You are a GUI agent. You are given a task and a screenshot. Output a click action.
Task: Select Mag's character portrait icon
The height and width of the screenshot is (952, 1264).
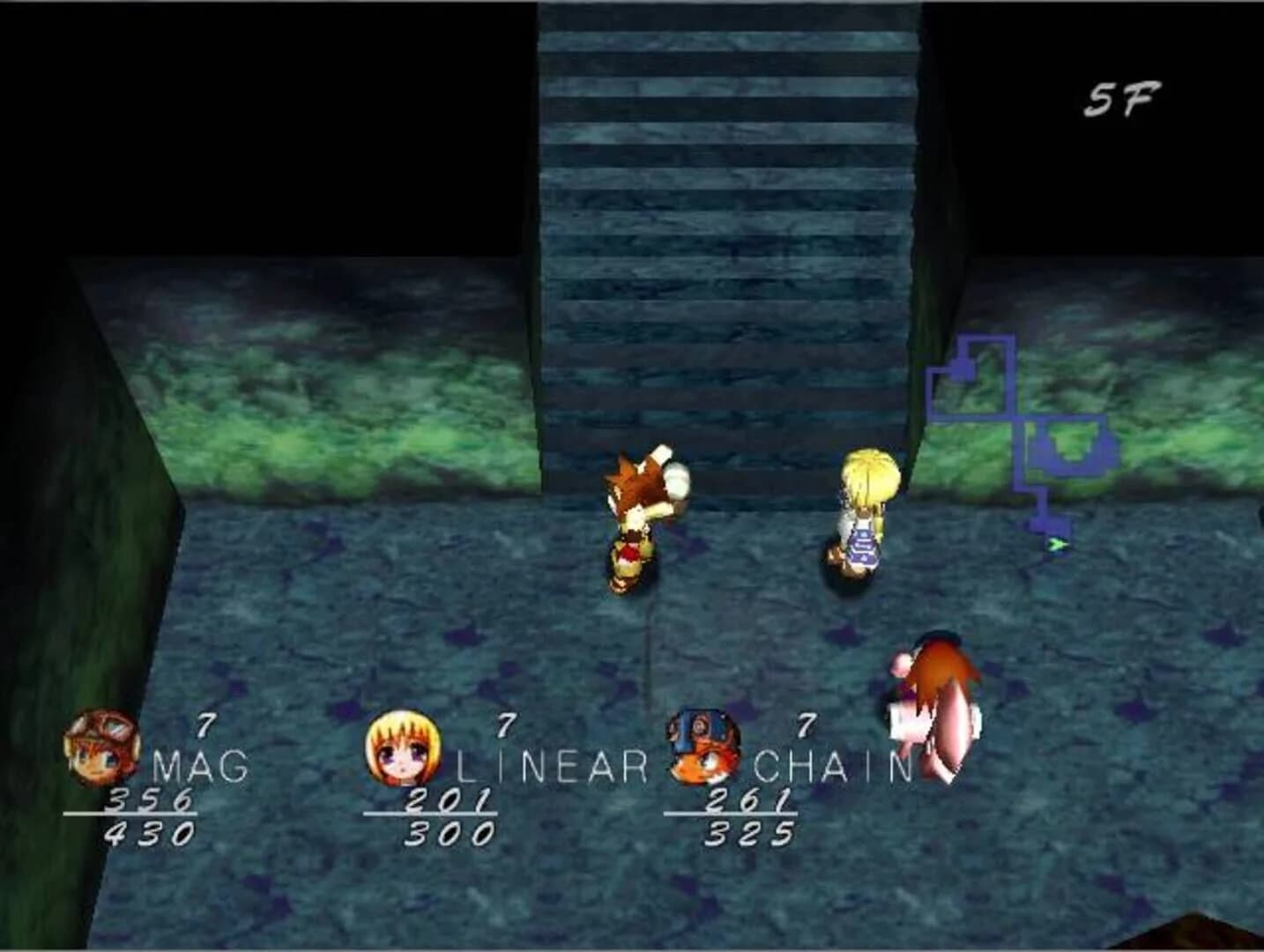tap(103, 747)
